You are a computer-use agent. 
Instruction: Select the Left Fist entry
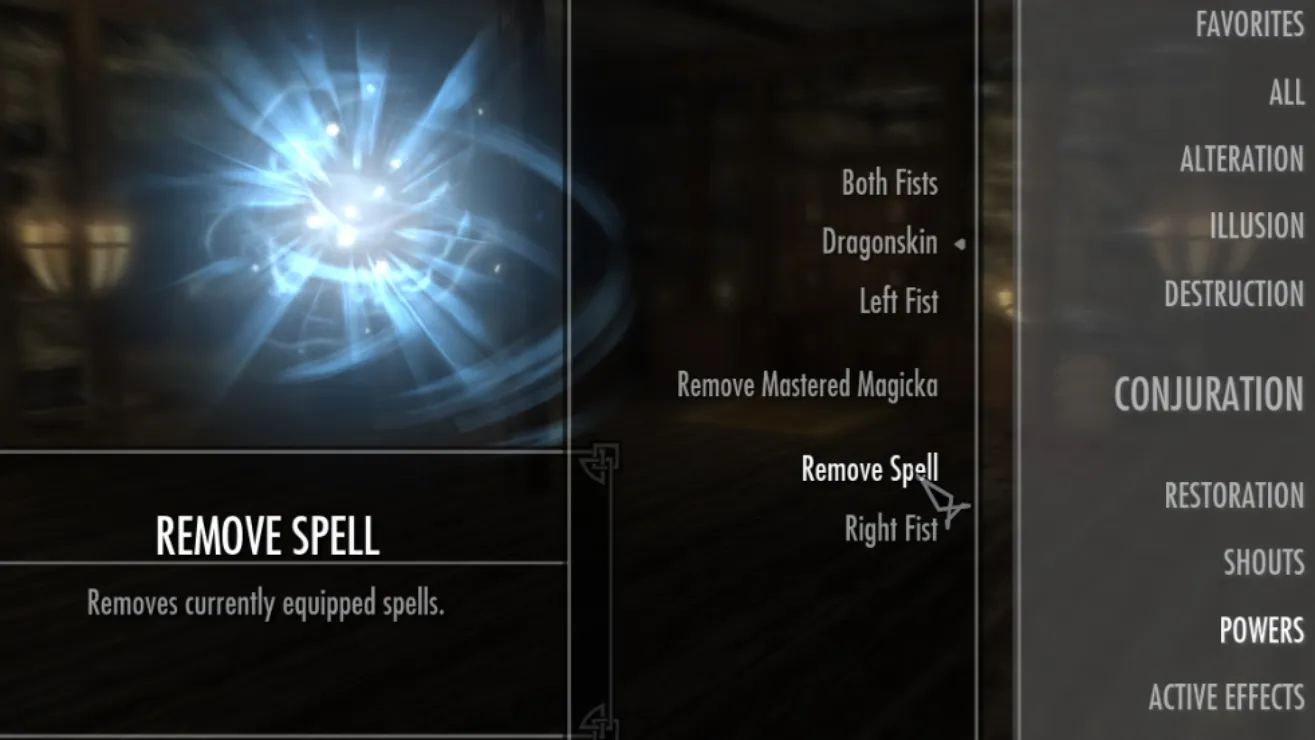898,301
